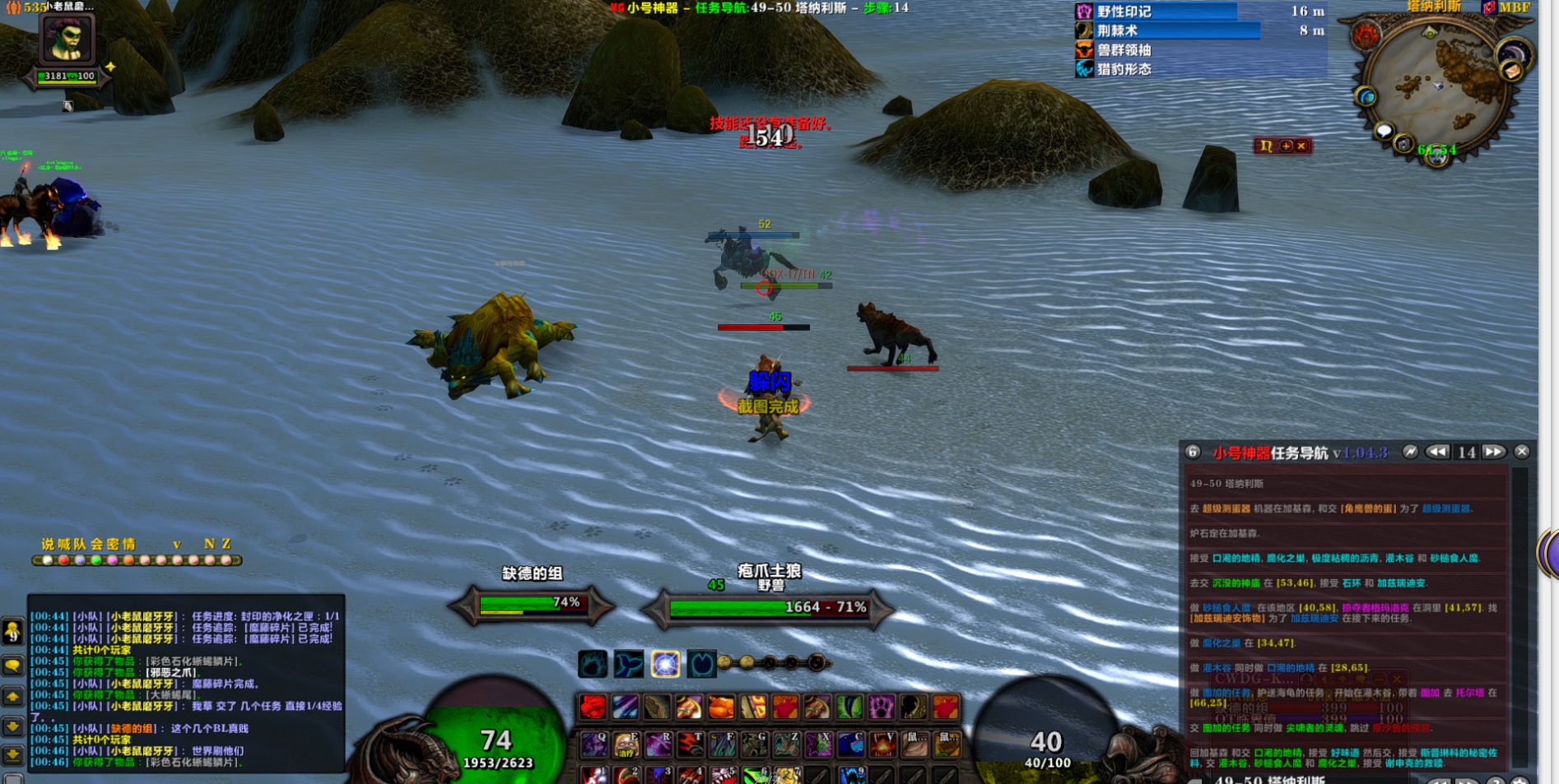Use the heal ability labeled 治疗
The width and height of the screenshot is (1559, 784).
pyautogui.click(x=626, y=745)
